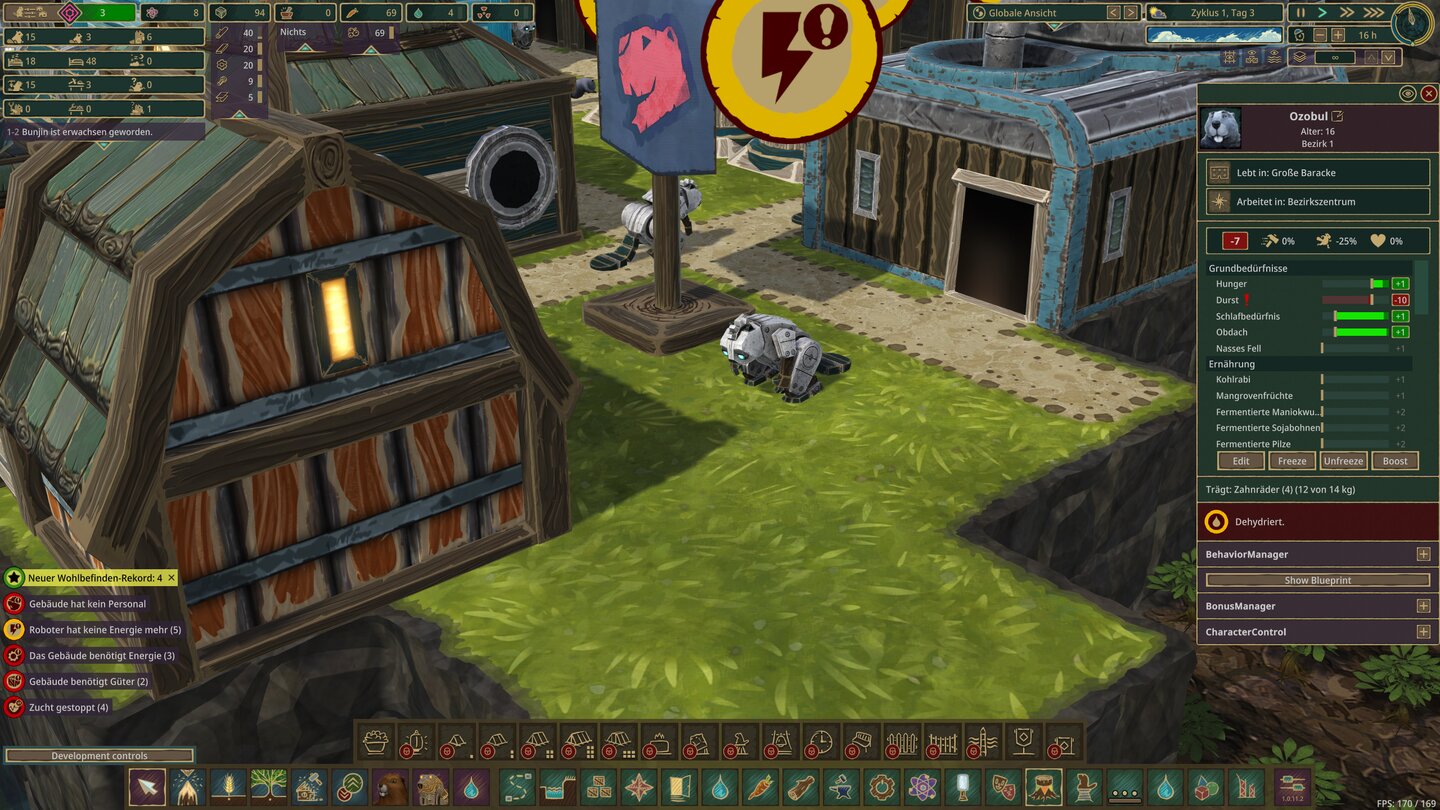Viewport: 1440px width, 810px height.
Task: Freeze the beaver's needs
Action: click(1292, 461)
